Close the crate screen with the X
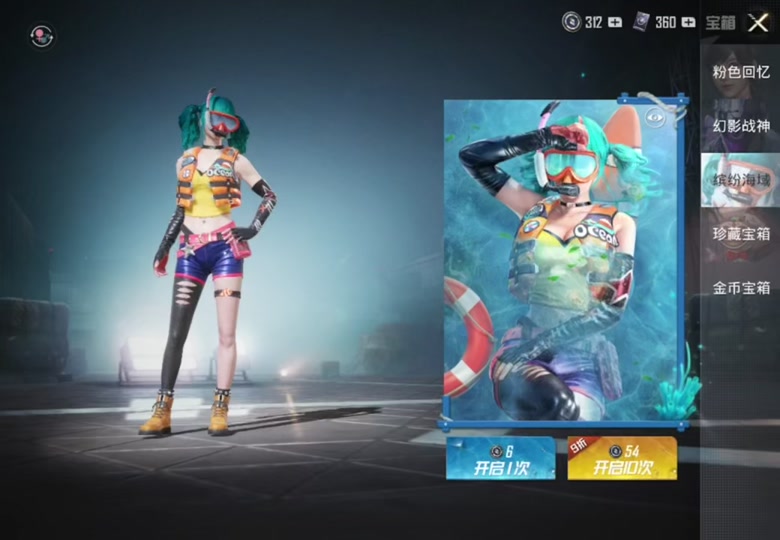 [x=758, y=22]
